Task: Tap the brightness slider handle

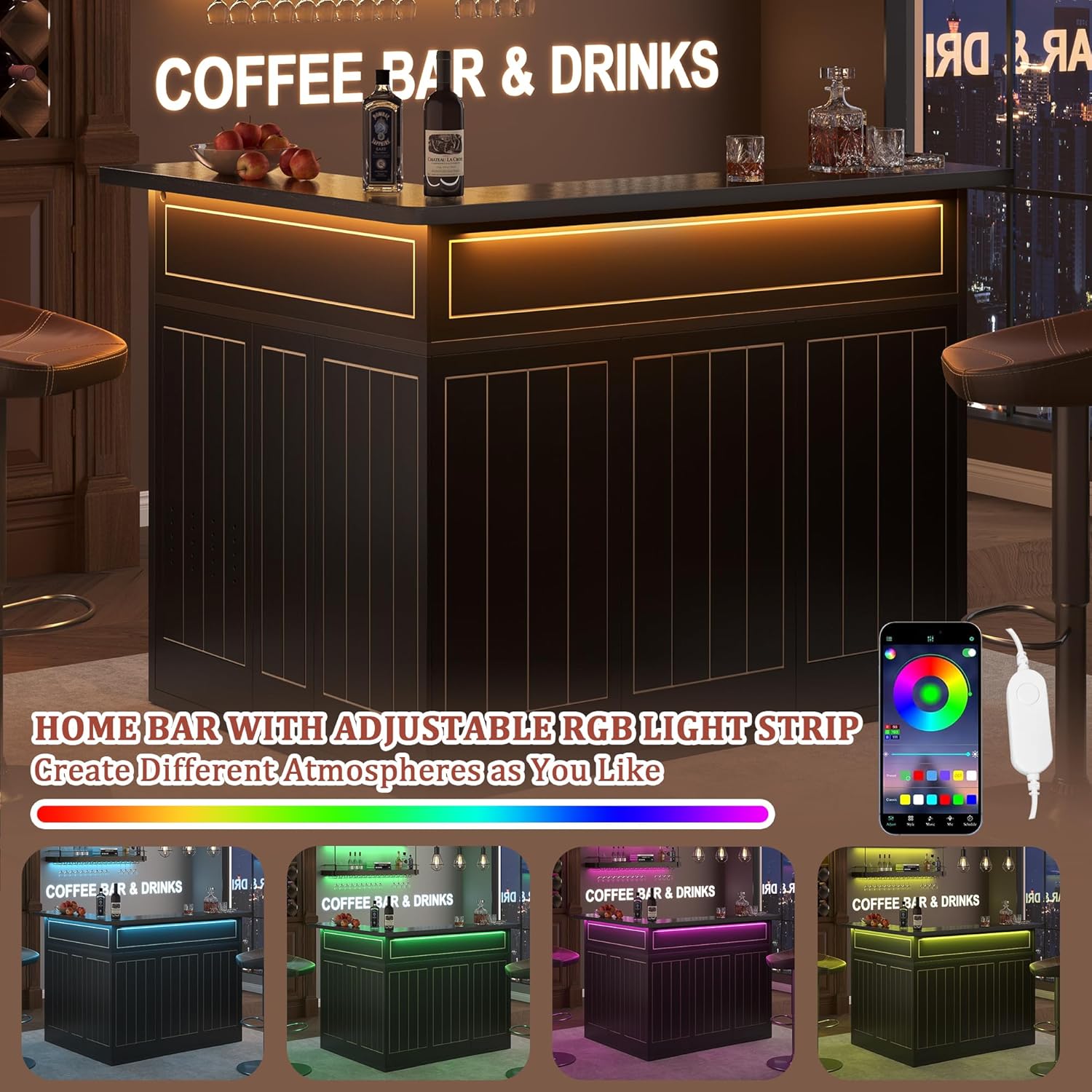Action: click(968, 754)
